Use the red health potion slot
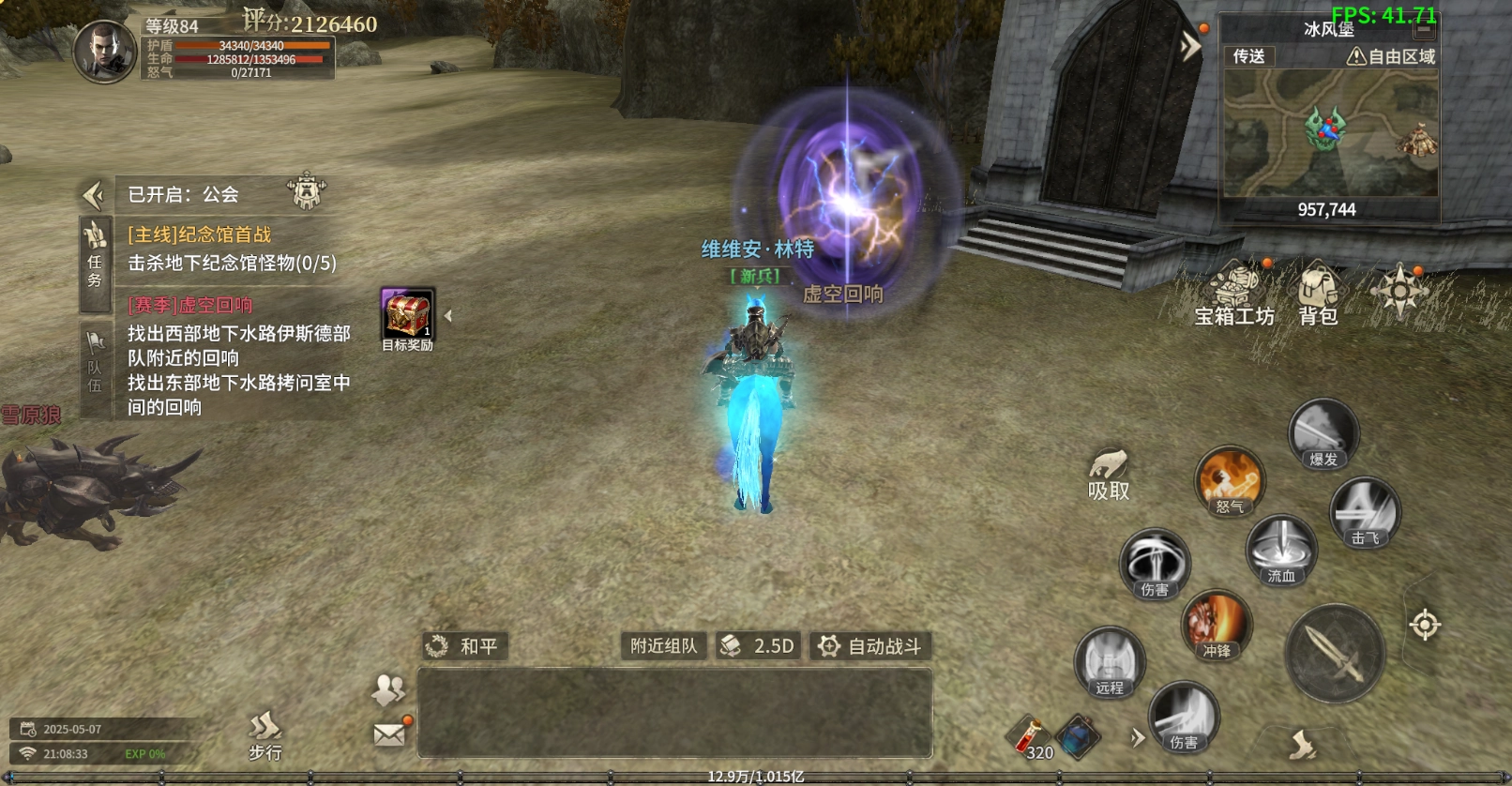 pos(1030,736)
